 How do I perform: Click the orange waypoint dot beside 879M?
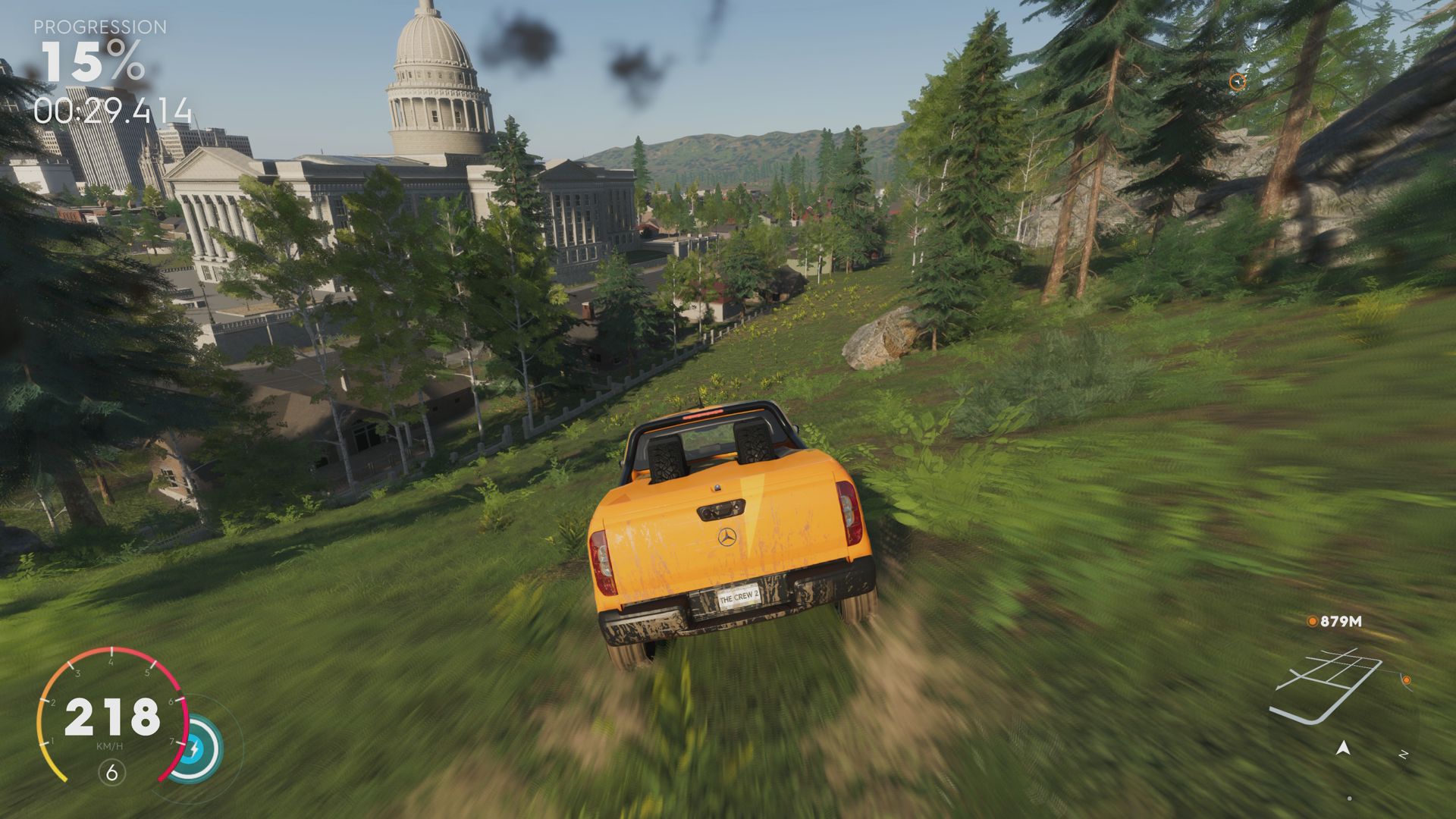pos(1311,620)
